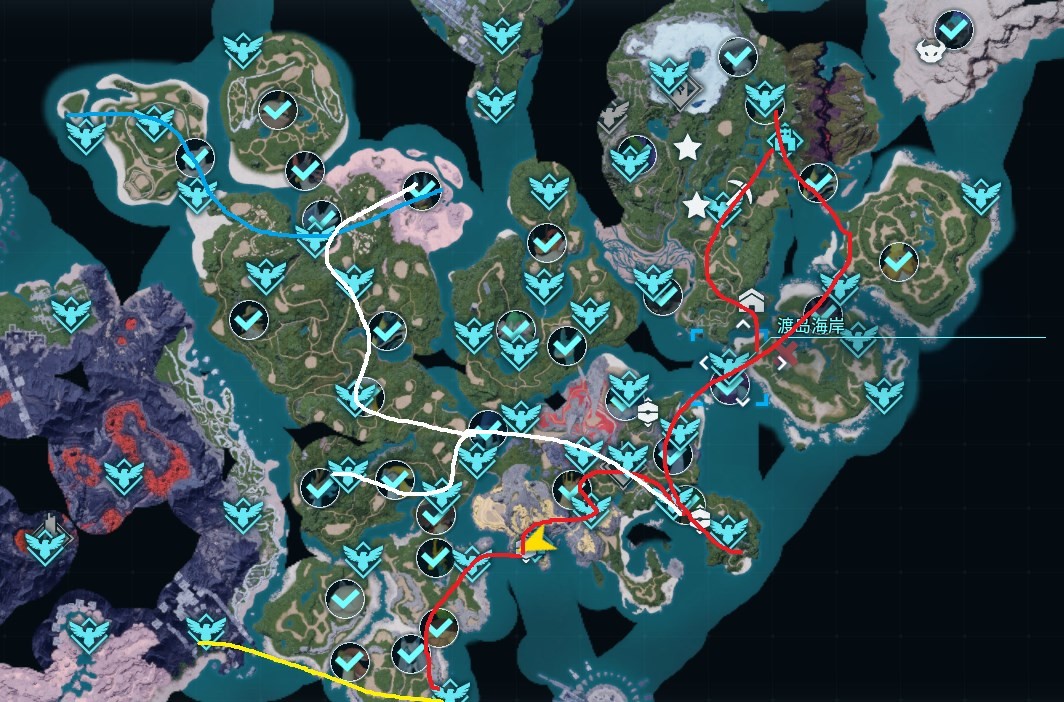Click the checkmark marker where blue and white routes meet
1064x702 pixels.
pos(422,190)
